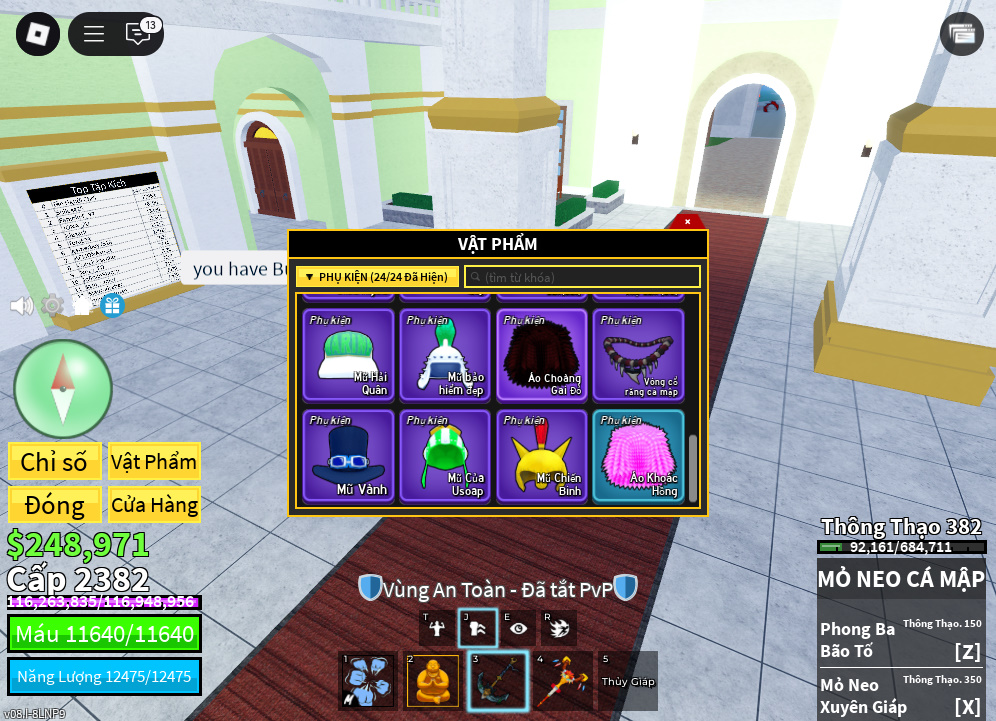The width and height of the screenshot is (996, 721).
Task: Choose the Mũ Chiến Binh helmet
Action: click(x=542, y=455)
